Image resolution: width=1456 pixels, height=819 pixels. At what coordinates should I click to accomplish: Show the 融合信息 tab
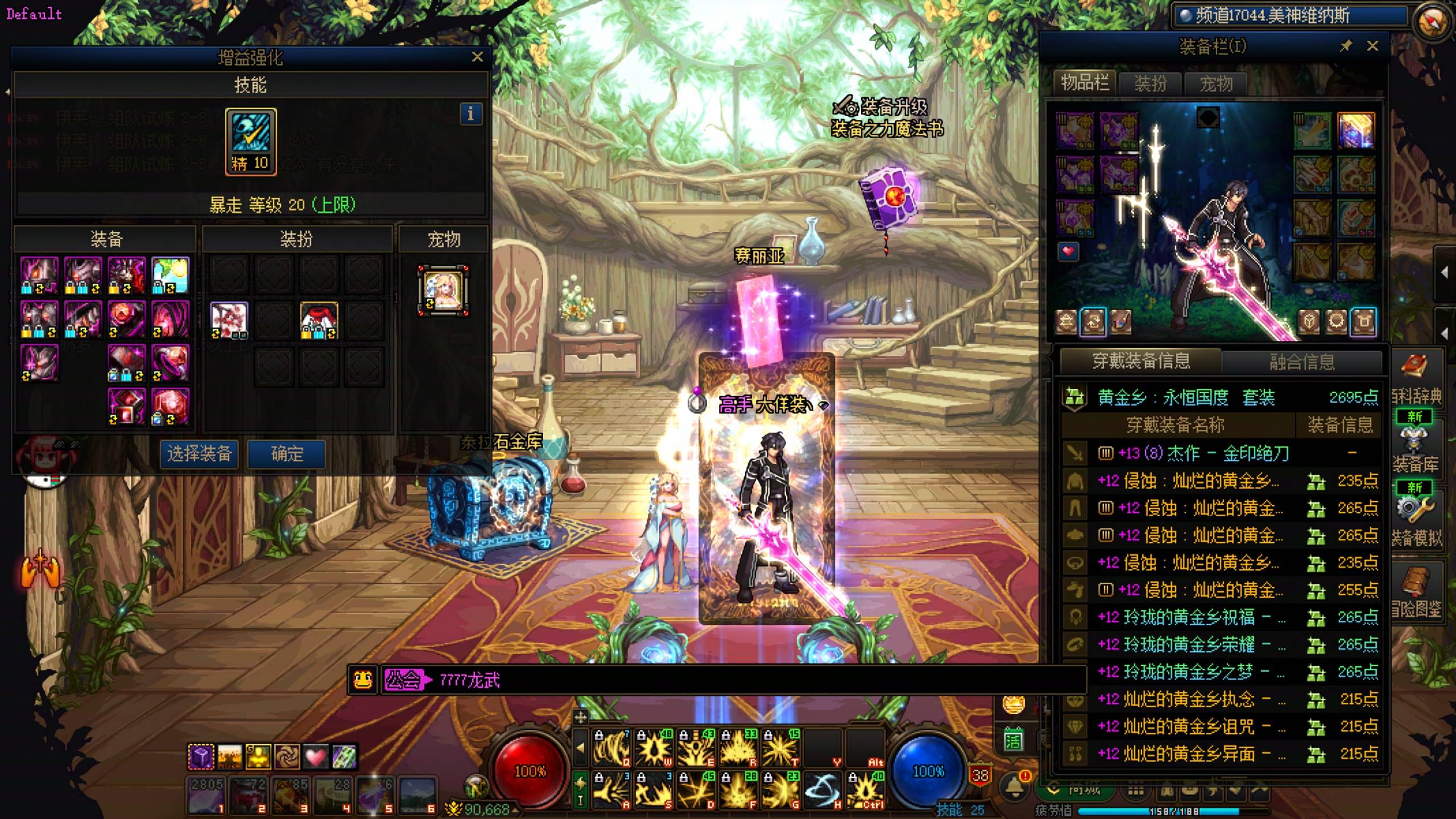pos(1302,362)
